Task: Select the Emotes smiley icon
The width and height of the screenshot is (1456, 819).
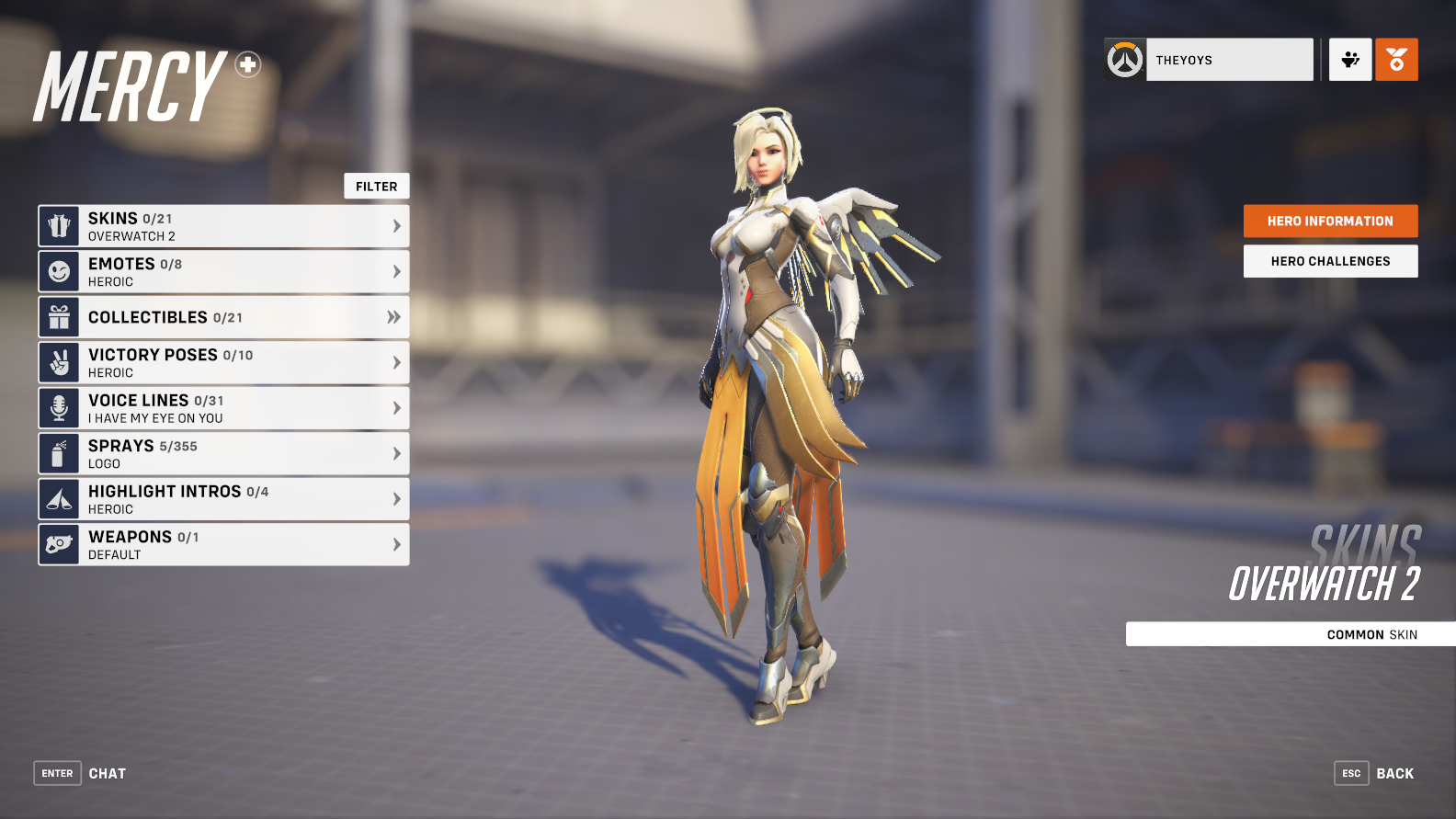Action: [x=59, y=271]
